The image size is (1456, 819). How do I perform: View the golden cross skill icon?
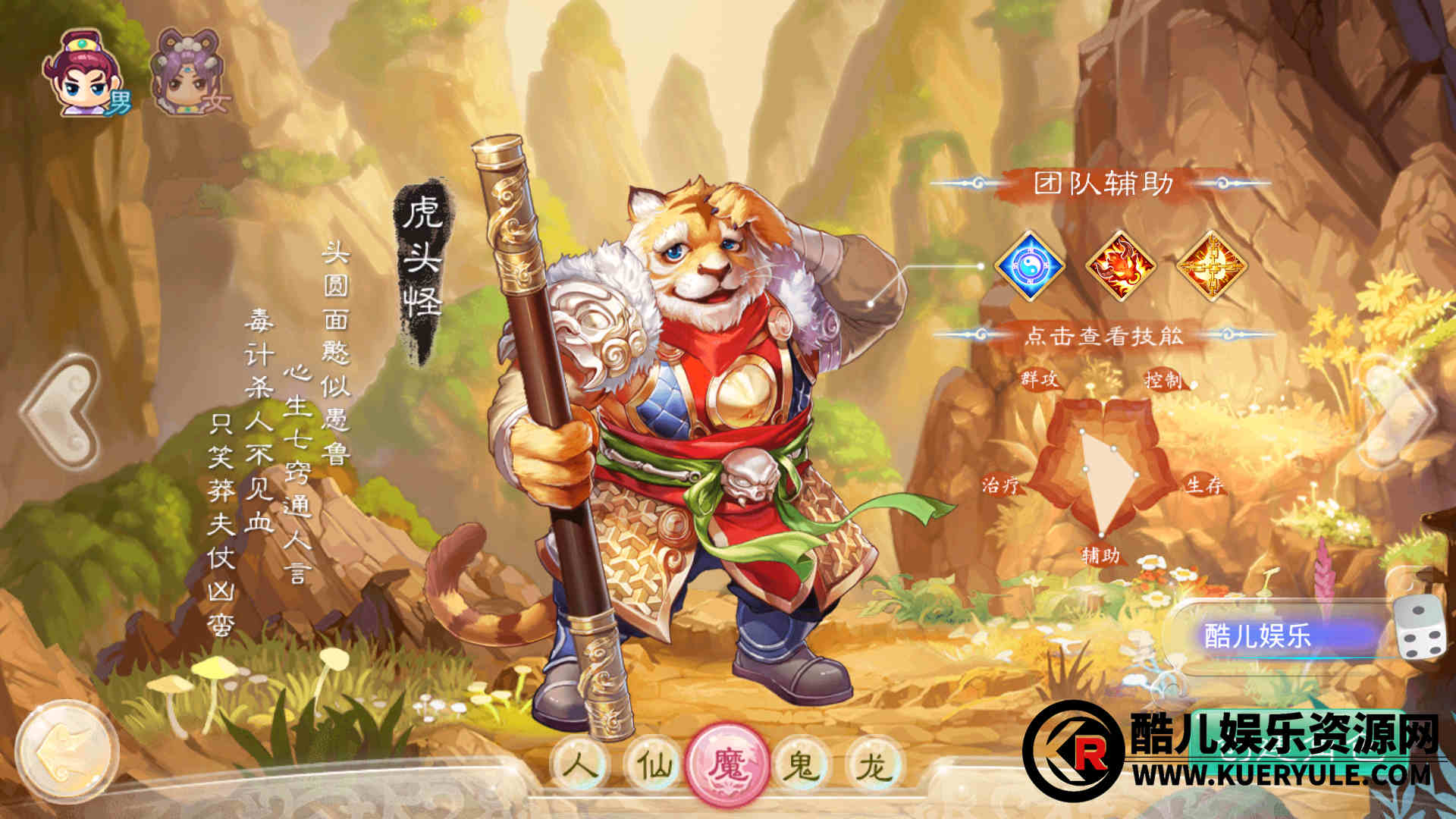1211,266
